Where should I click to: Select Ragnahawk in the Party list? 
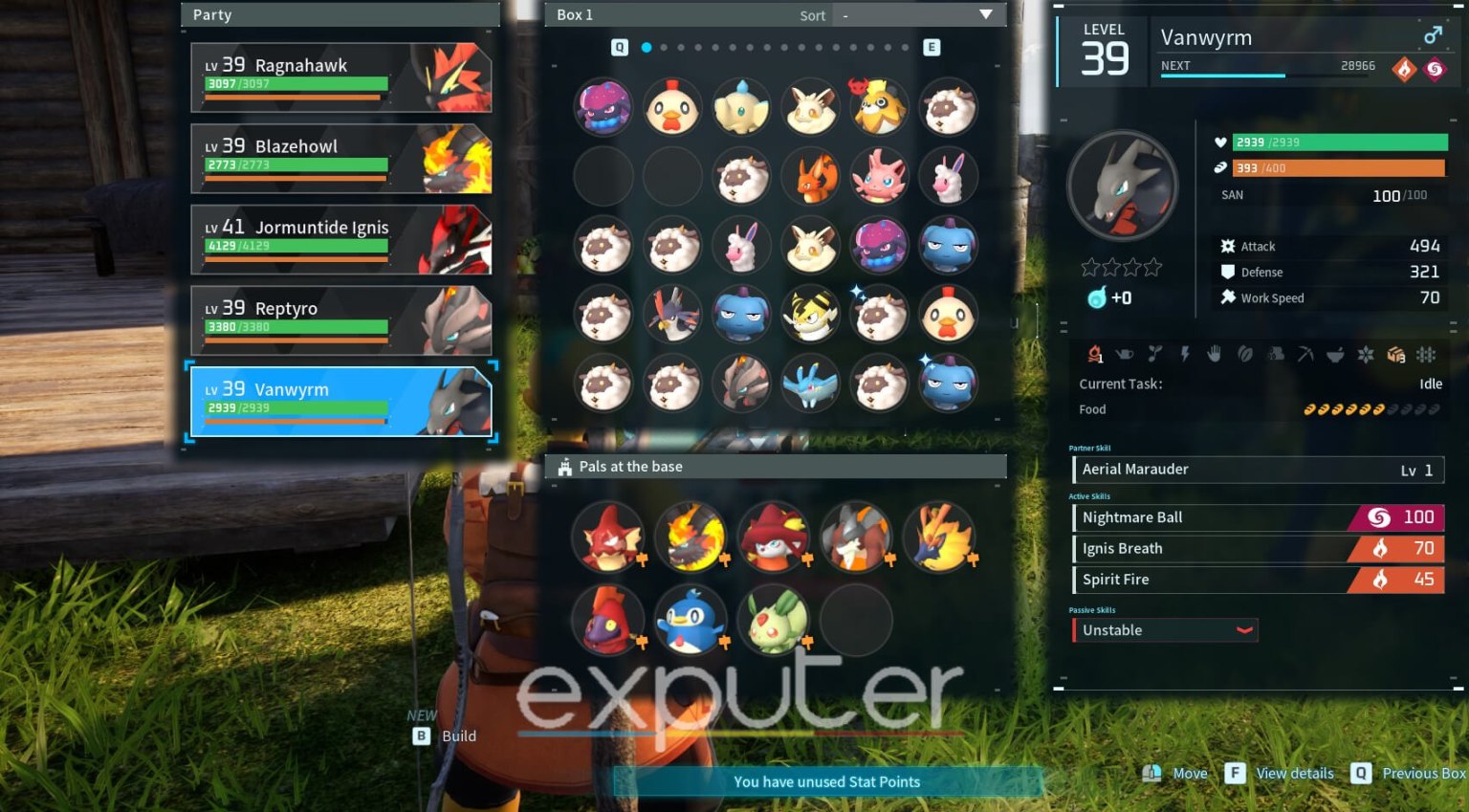(340, 77)
